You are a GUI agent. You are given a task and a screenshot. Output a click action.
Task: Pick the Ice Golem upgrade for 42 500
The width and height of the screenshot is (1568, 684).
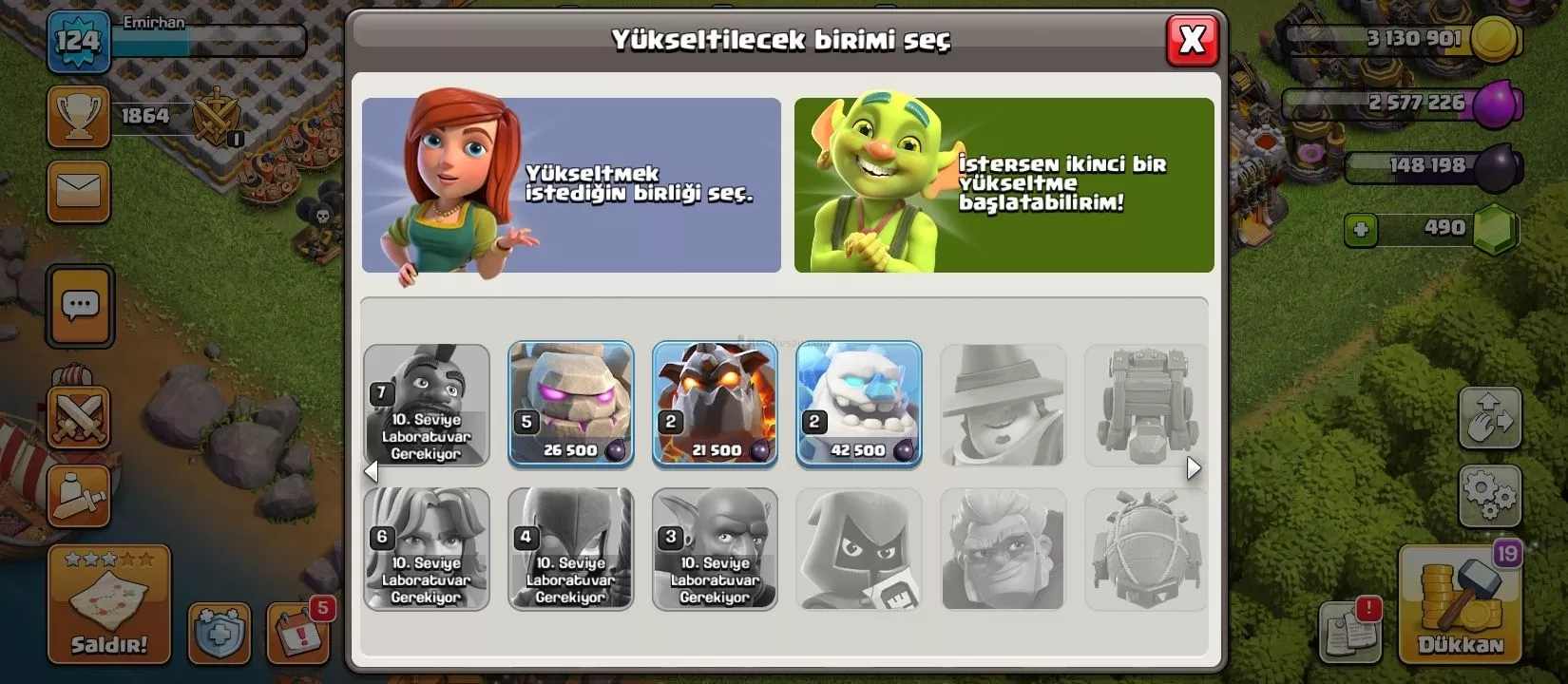(858, 404)
